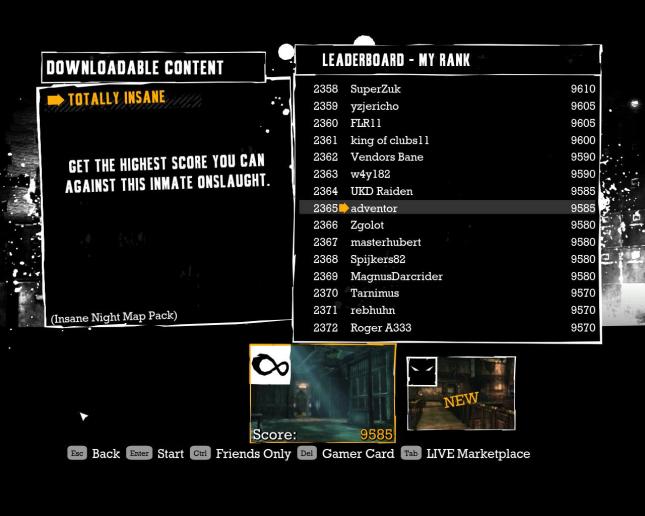Screen dimensions: 645x516
Task: Choose the NEW challenge map thumbnail
Action: 460,393
